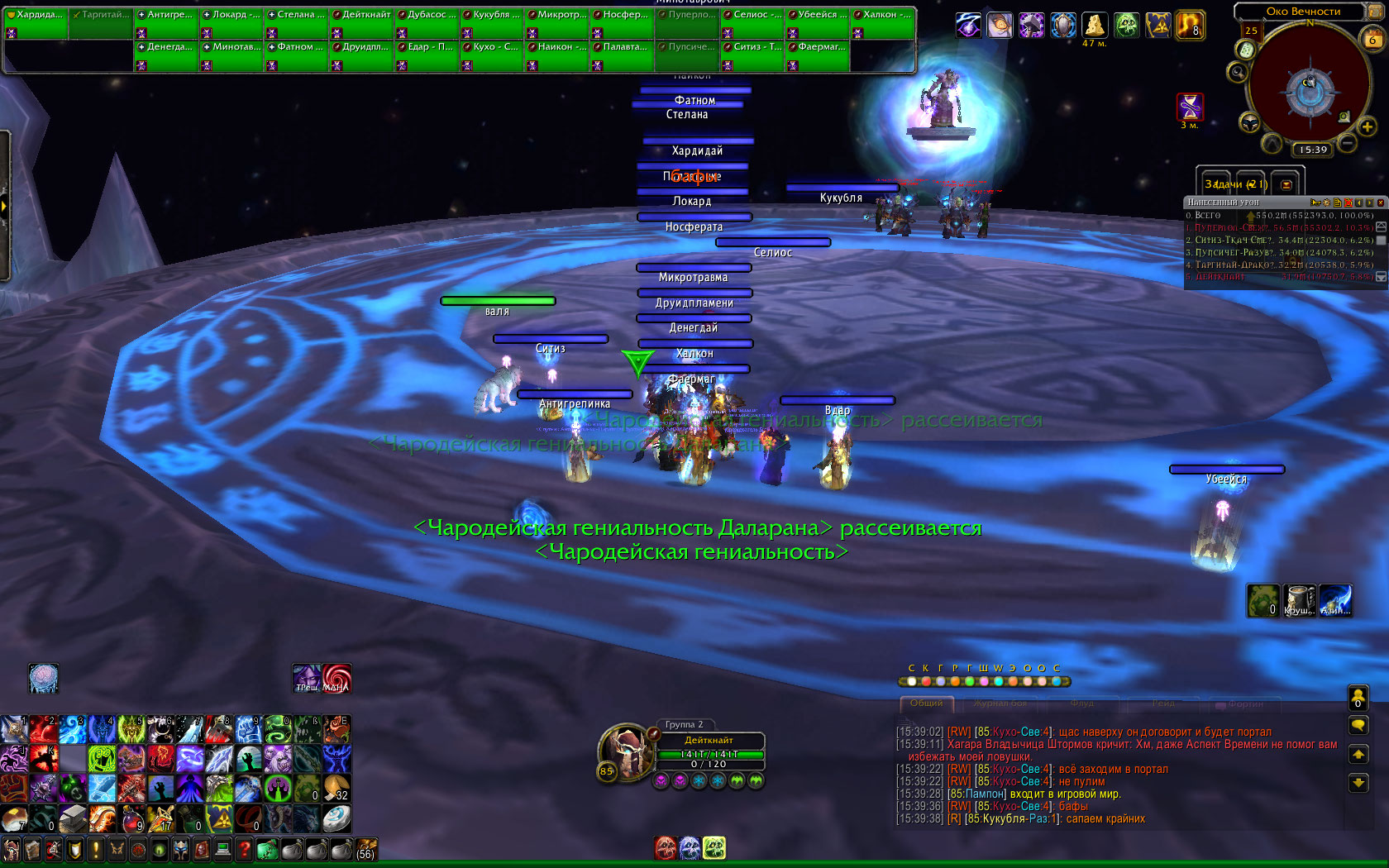This screenshot has height=868, width=1389.
Task: Zoom in the minimap with plus button
Action: pos(1367,126)
